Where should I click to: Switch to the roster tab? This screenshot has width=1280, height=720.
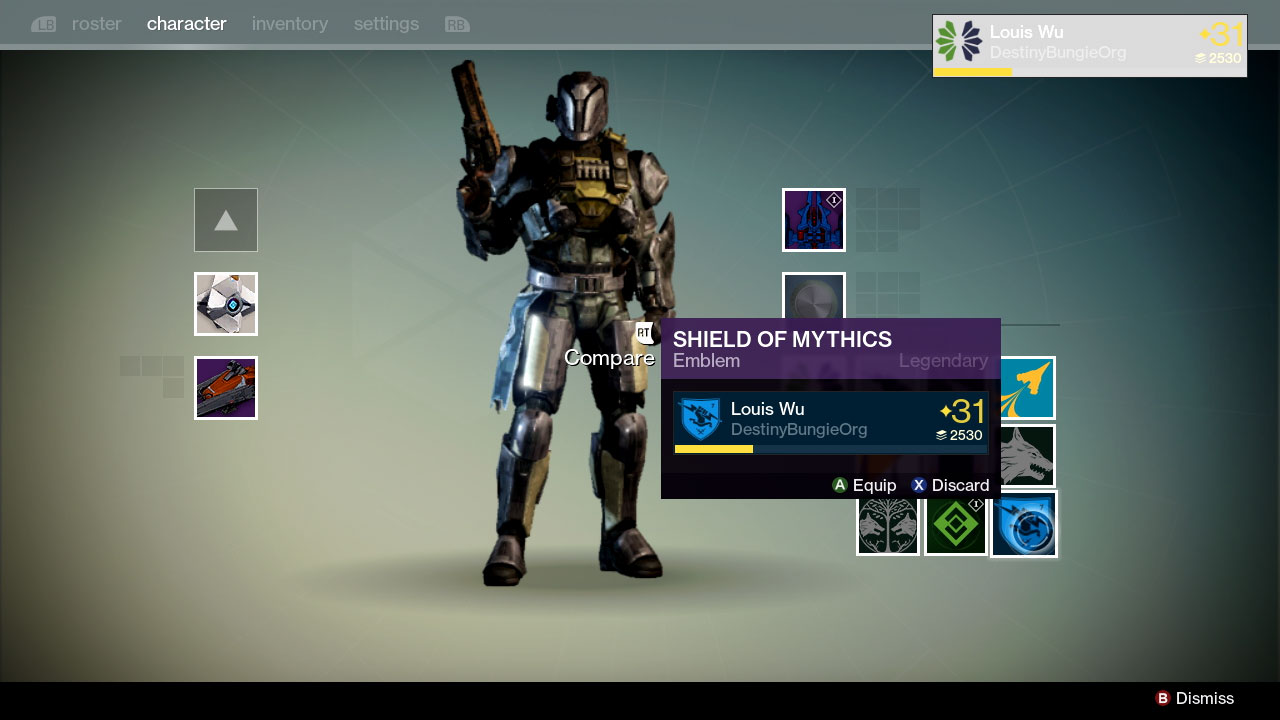[96, 24]
